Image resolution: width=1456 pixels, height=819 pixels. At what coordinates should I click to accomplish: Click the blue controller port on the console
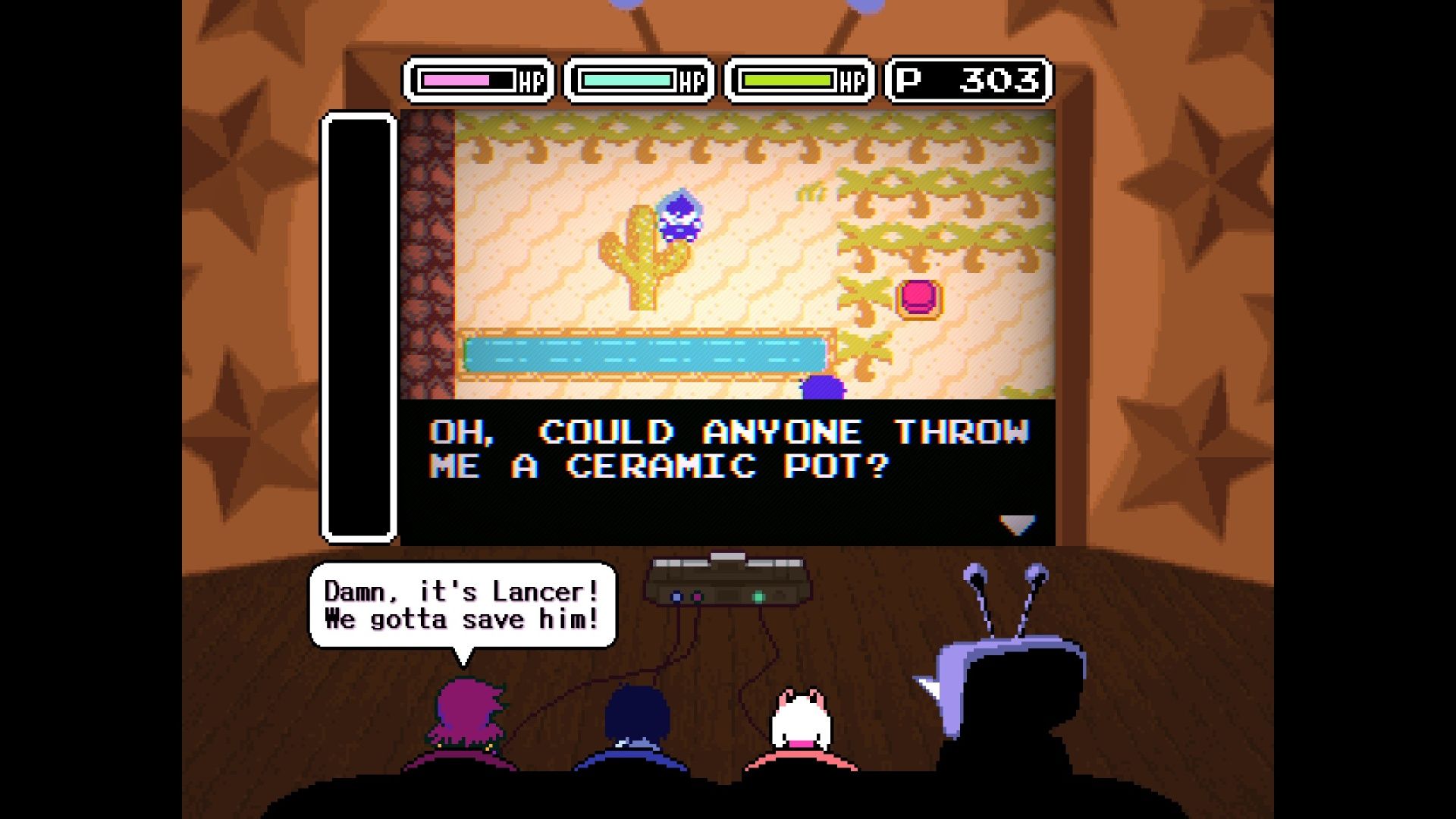tap(676, 597)
